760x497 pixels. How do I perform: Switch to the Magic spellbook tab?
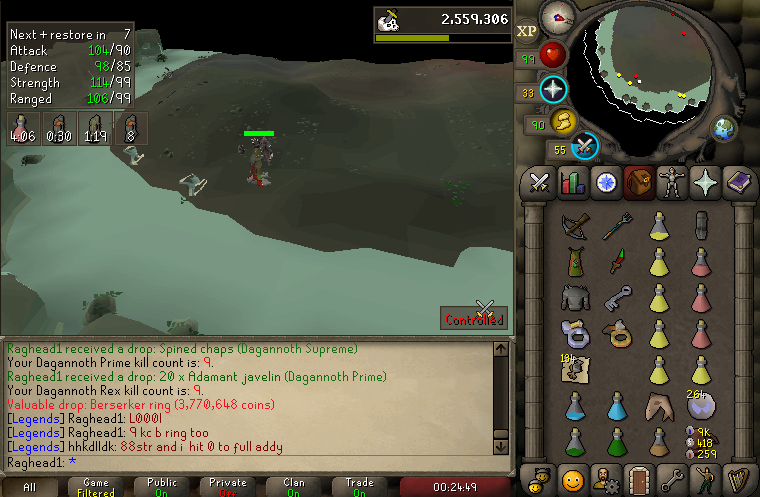(x=738, y=183)
